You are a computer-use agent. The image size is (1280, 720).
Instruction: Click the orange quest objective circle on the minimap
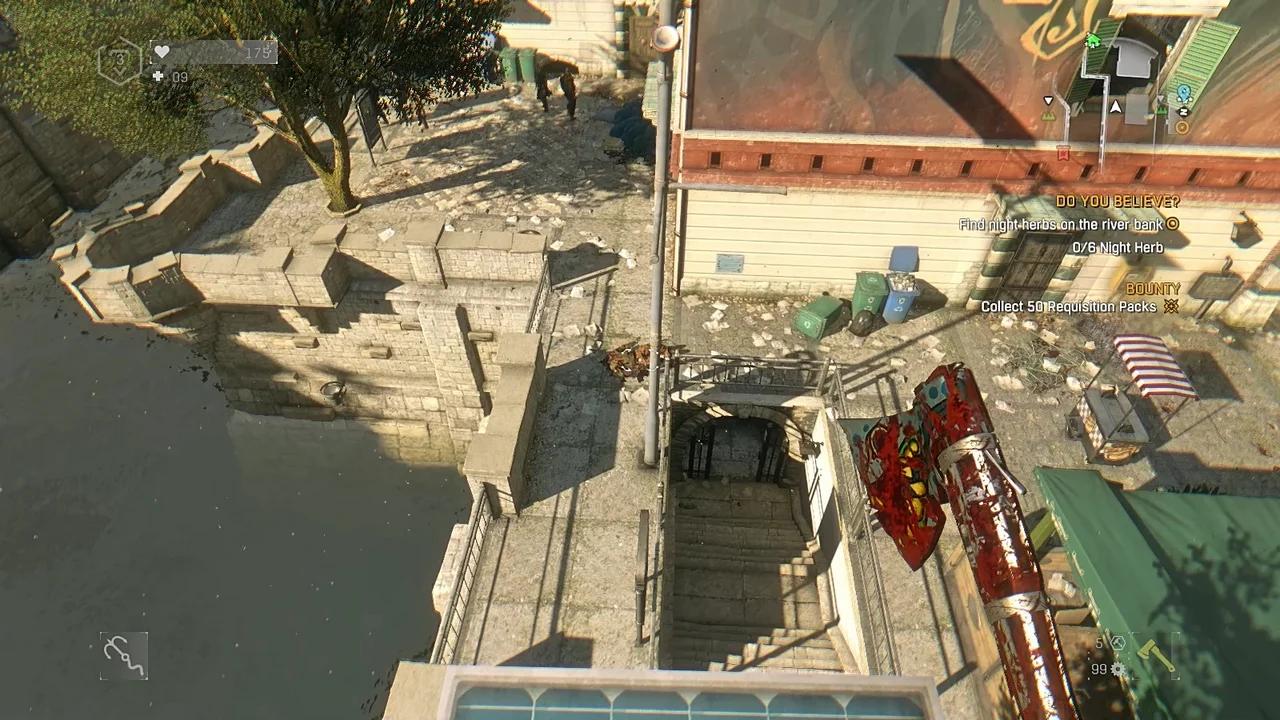click(x=1181, y=127)
